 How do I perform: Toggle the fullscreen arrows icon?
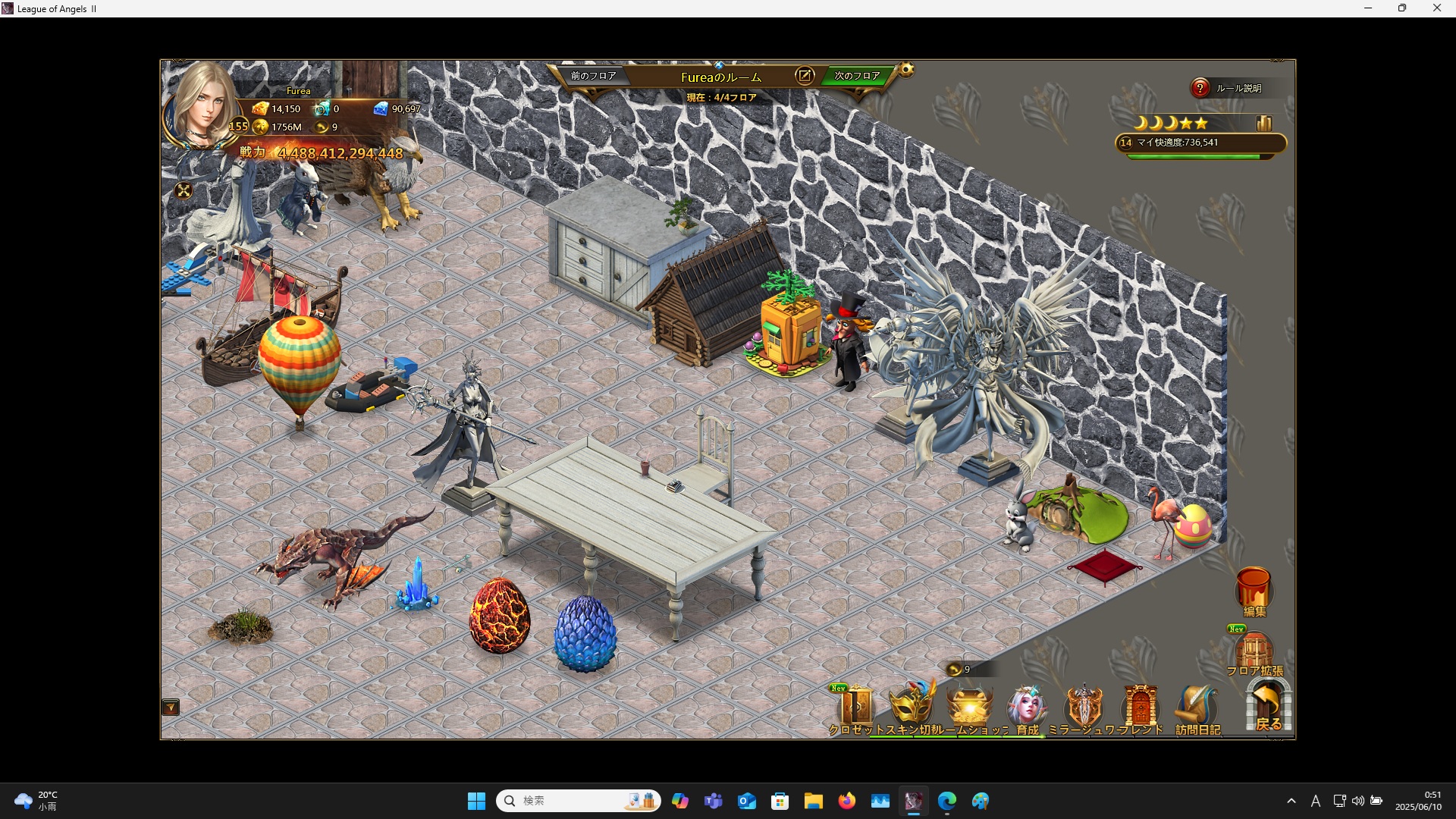coord(184,191)
